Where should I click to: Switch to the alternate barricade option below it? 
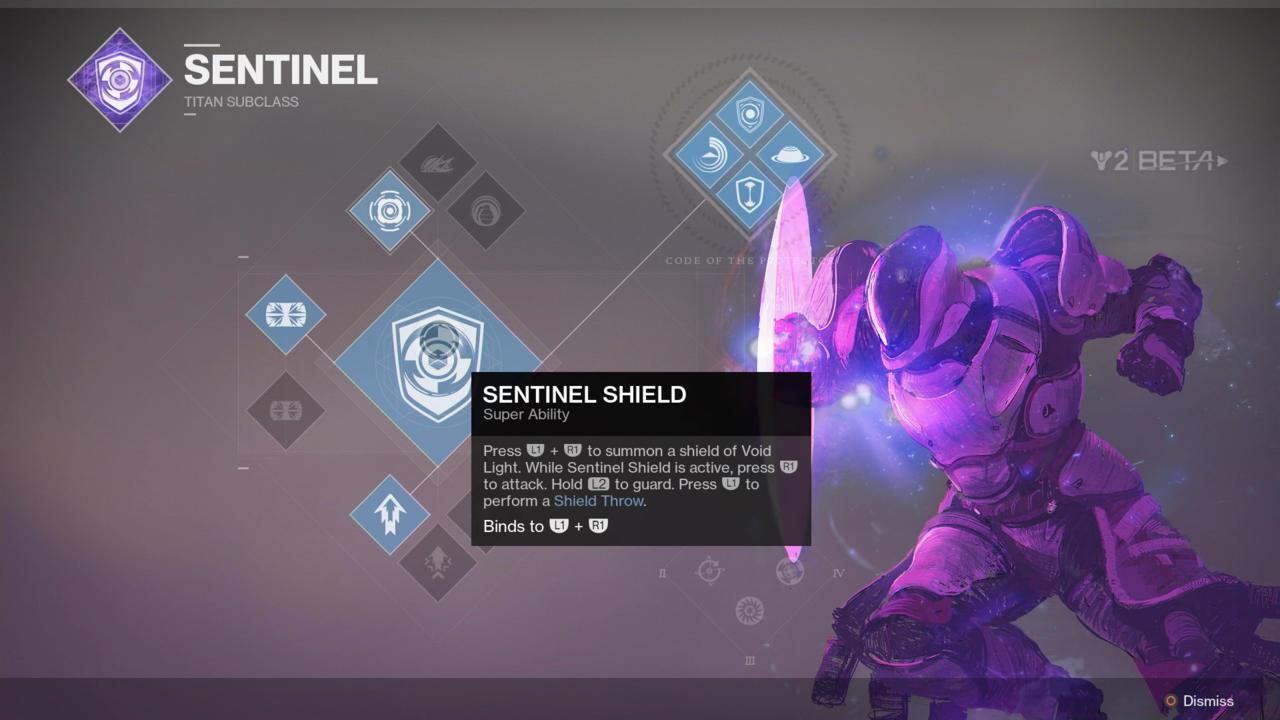[285, 410]
